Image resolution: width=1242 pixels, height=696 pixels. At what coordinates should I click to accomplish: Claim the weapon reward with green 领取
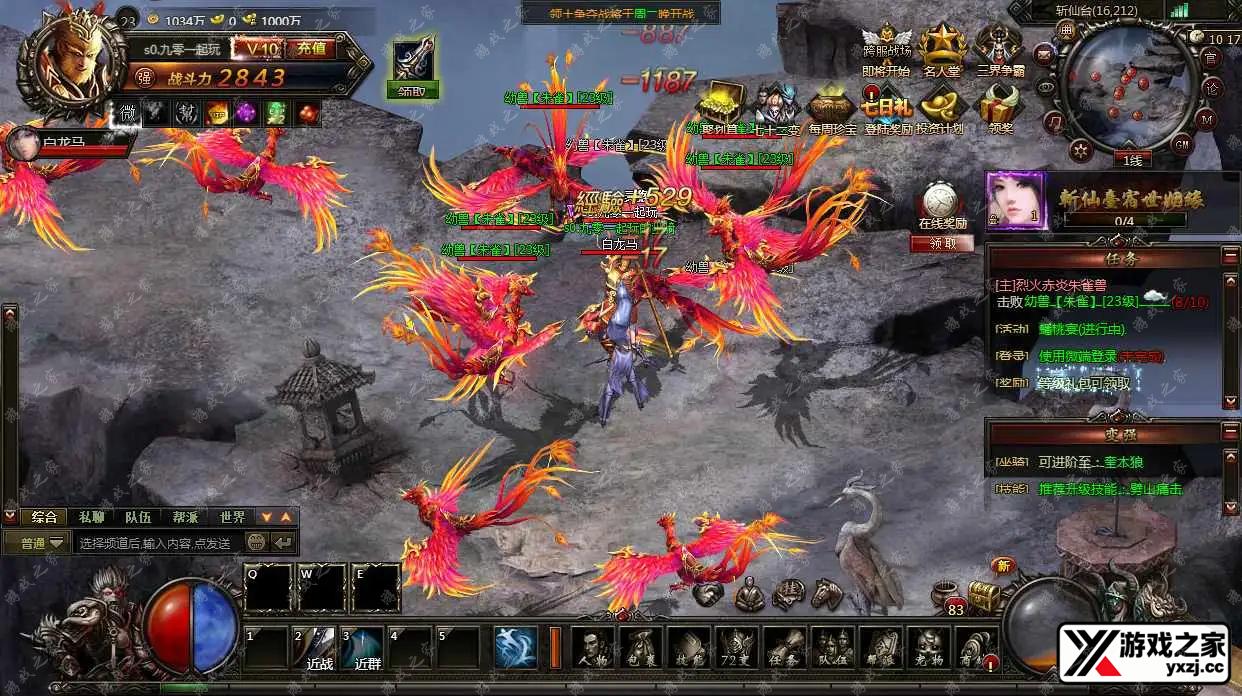412,90
